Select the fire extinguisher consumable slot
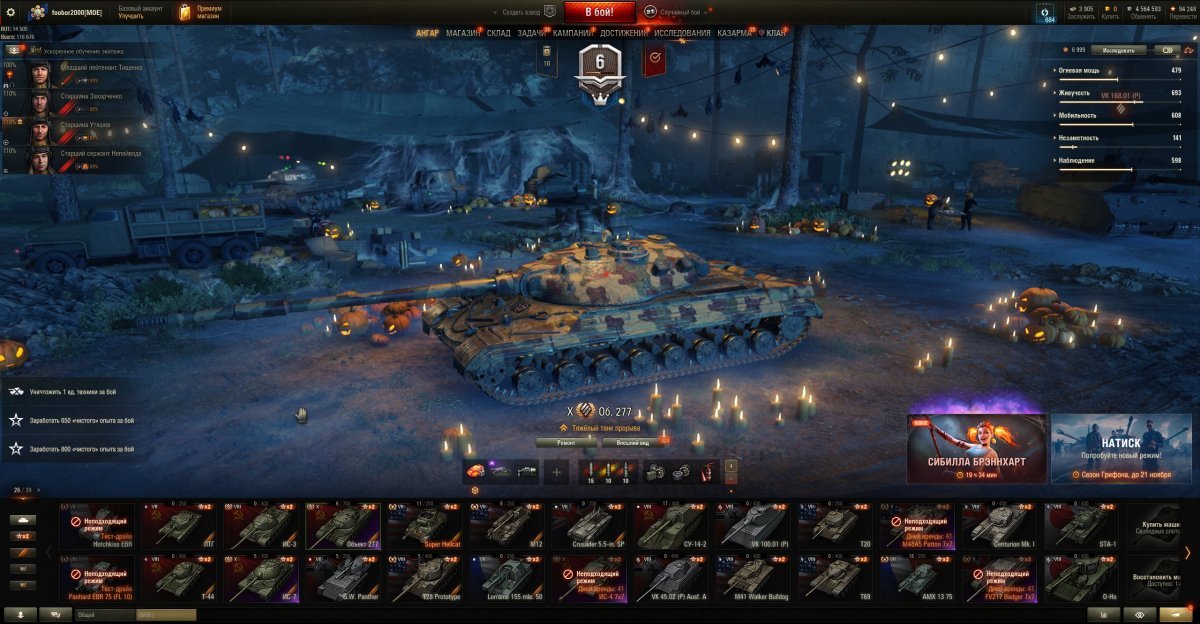Image resolution: width=1200 pixels, height=624 pixels. click(707, 471)
